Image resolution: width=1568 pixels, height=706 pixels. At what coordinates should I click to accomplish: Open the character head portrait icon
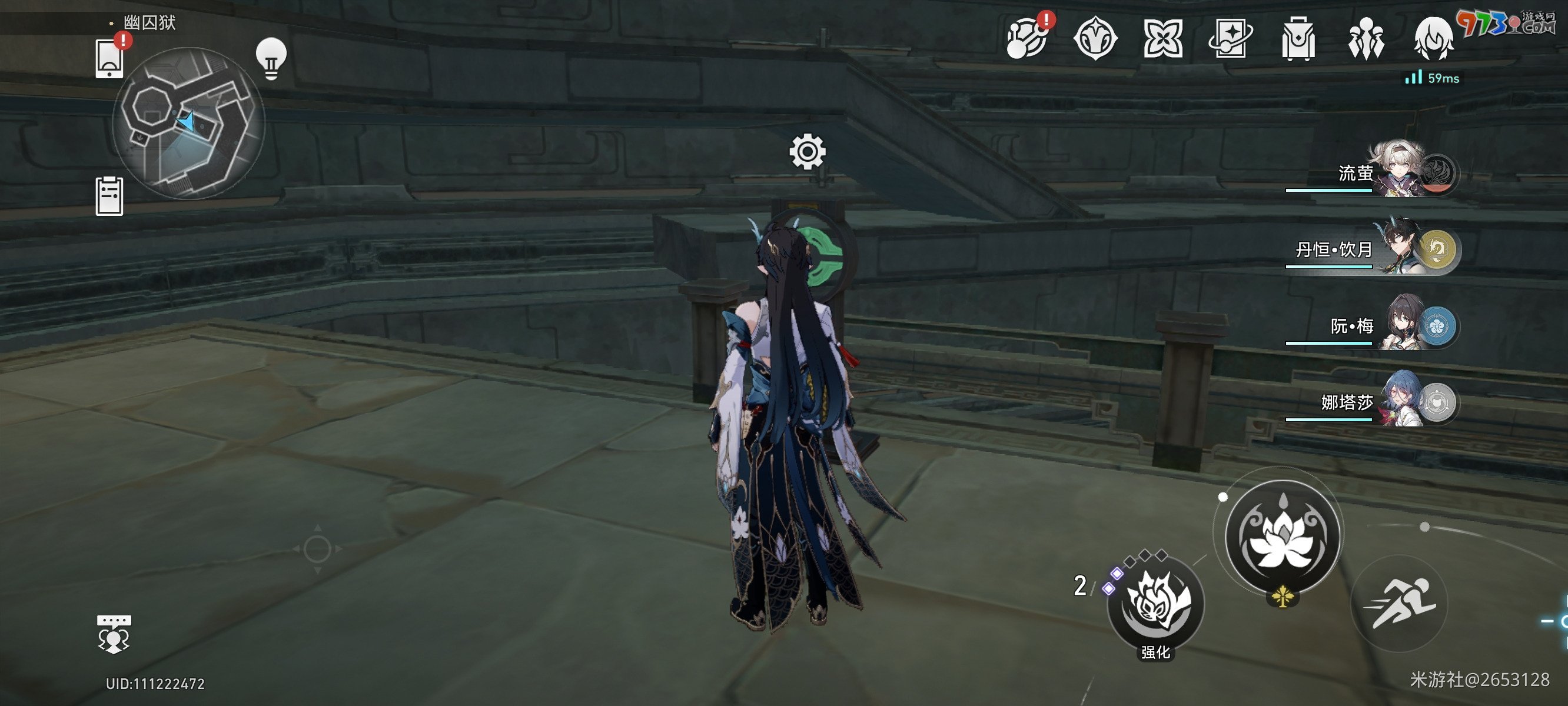(1433, 38)
